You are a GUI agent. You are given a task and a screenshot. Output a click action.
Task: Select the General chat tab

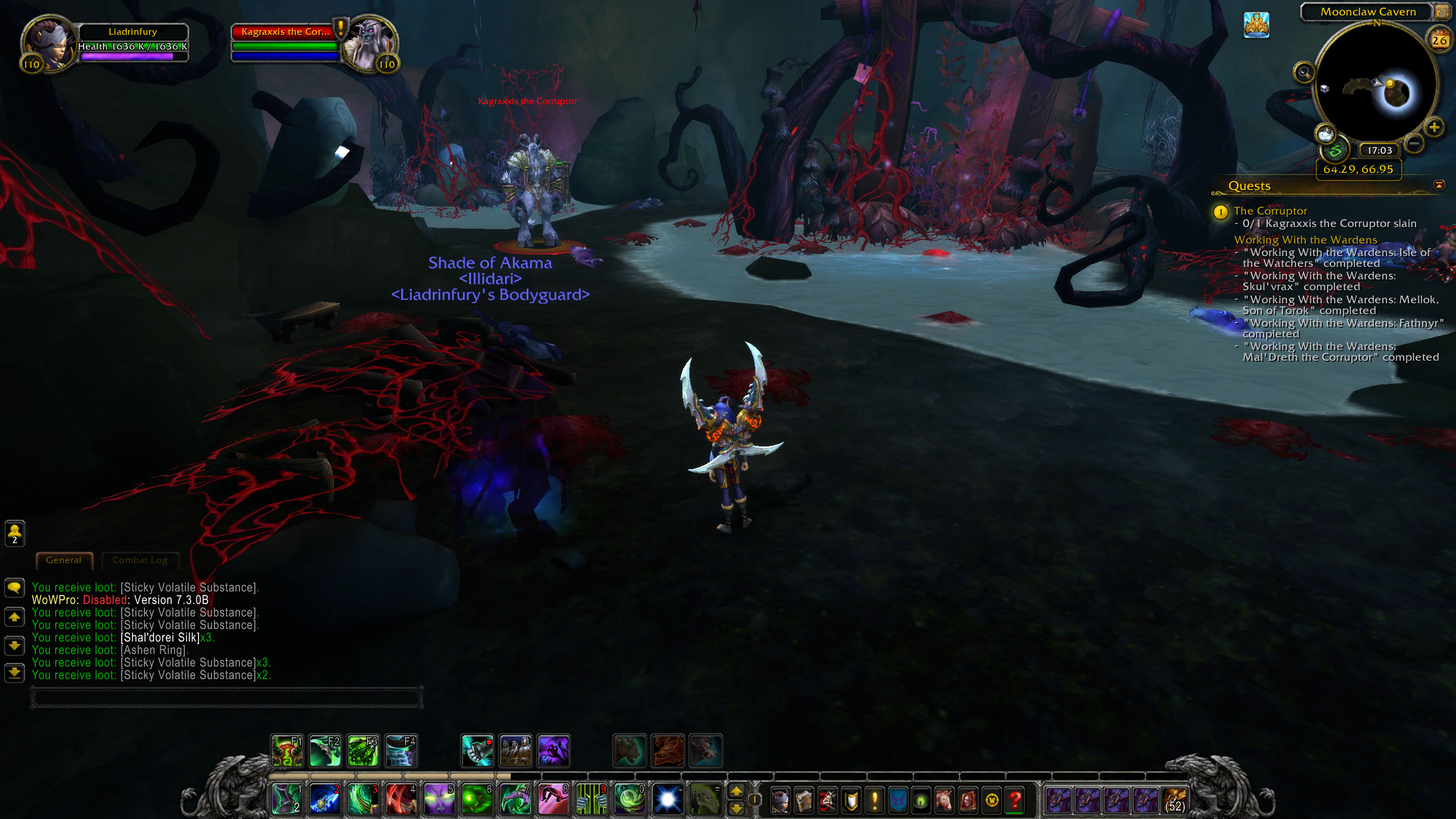point(64,560)
